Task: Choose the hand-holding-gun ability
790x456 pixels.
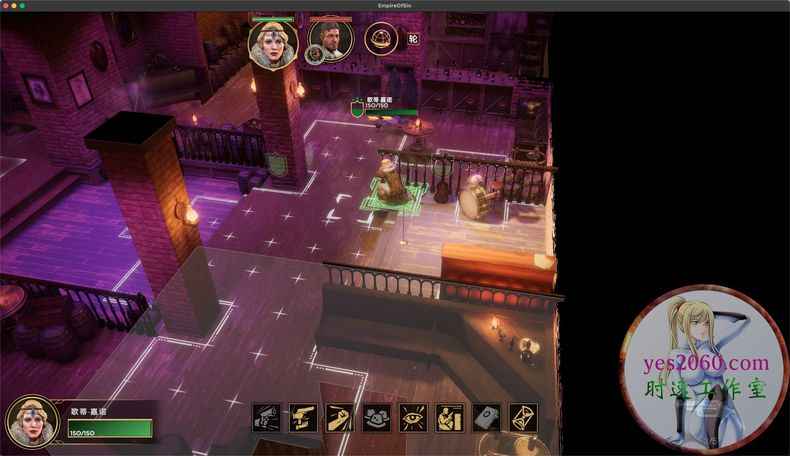Action: (303, 417)
